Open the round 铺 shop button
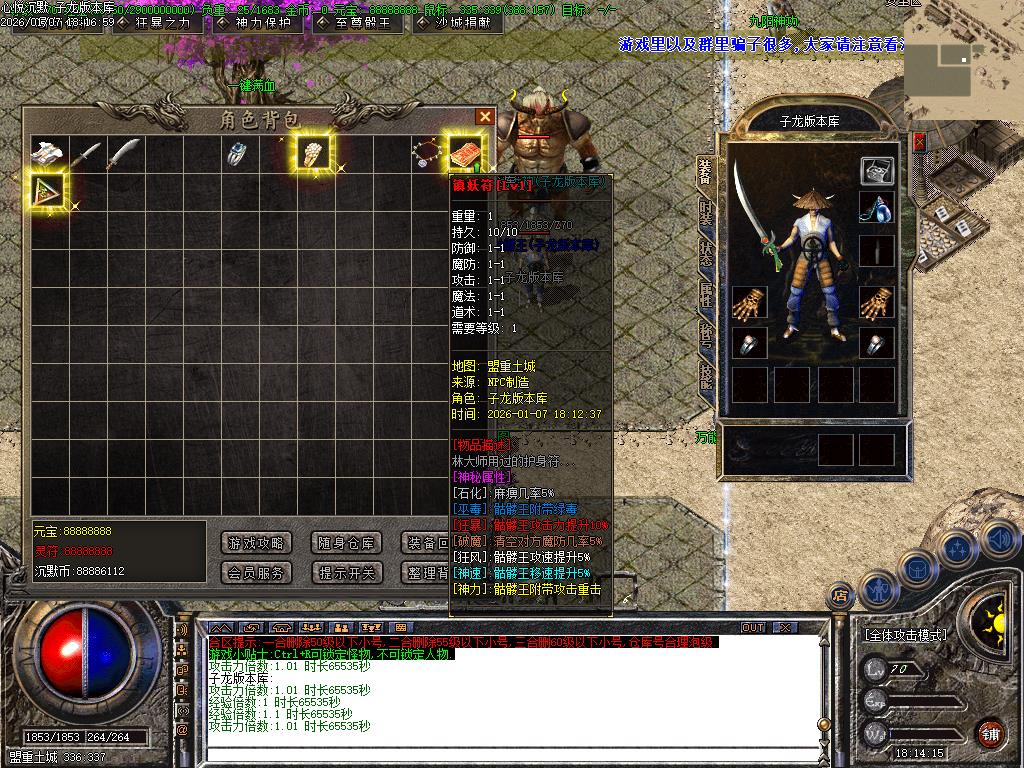 [989, 732]
